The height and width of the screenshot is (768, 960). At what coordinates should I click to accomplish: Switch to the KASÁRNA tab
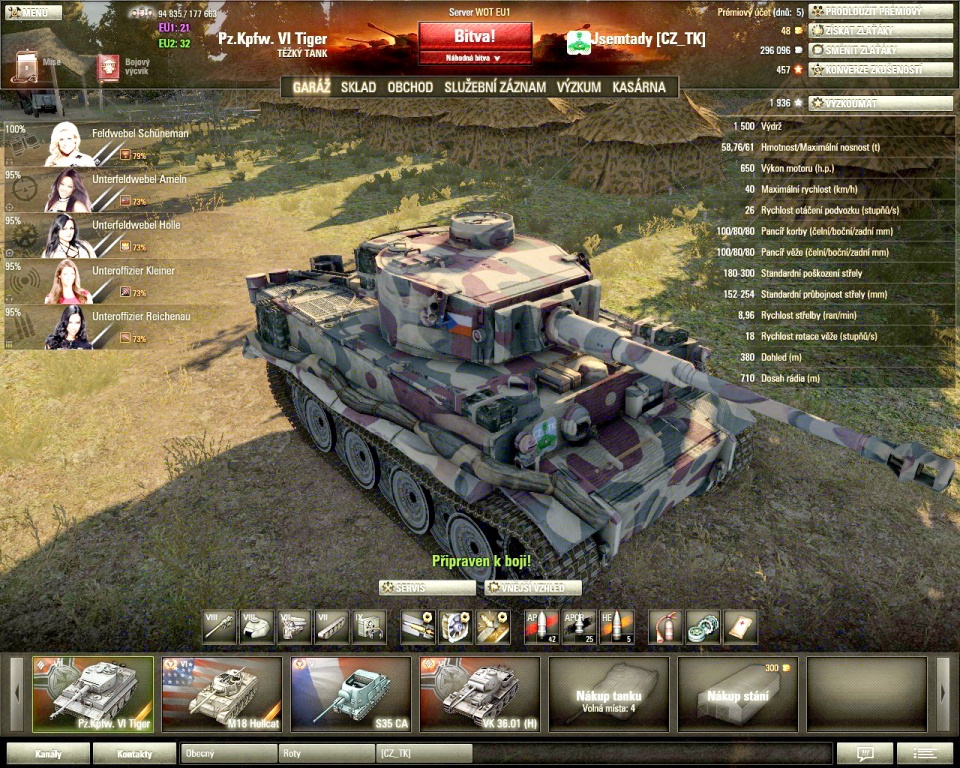point(638,87)
